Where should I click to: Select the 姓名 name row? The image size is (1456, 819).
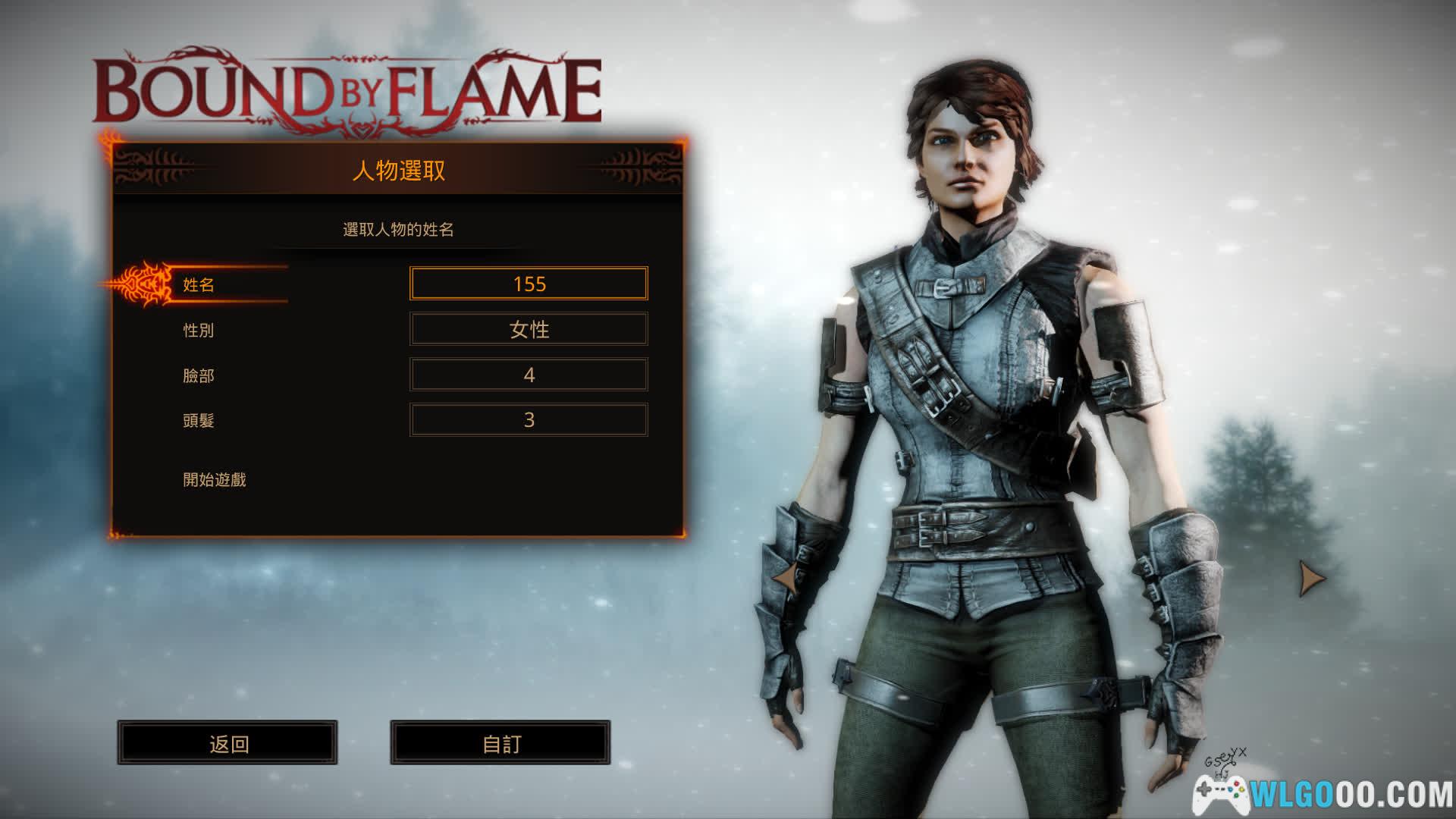(199, 285)
